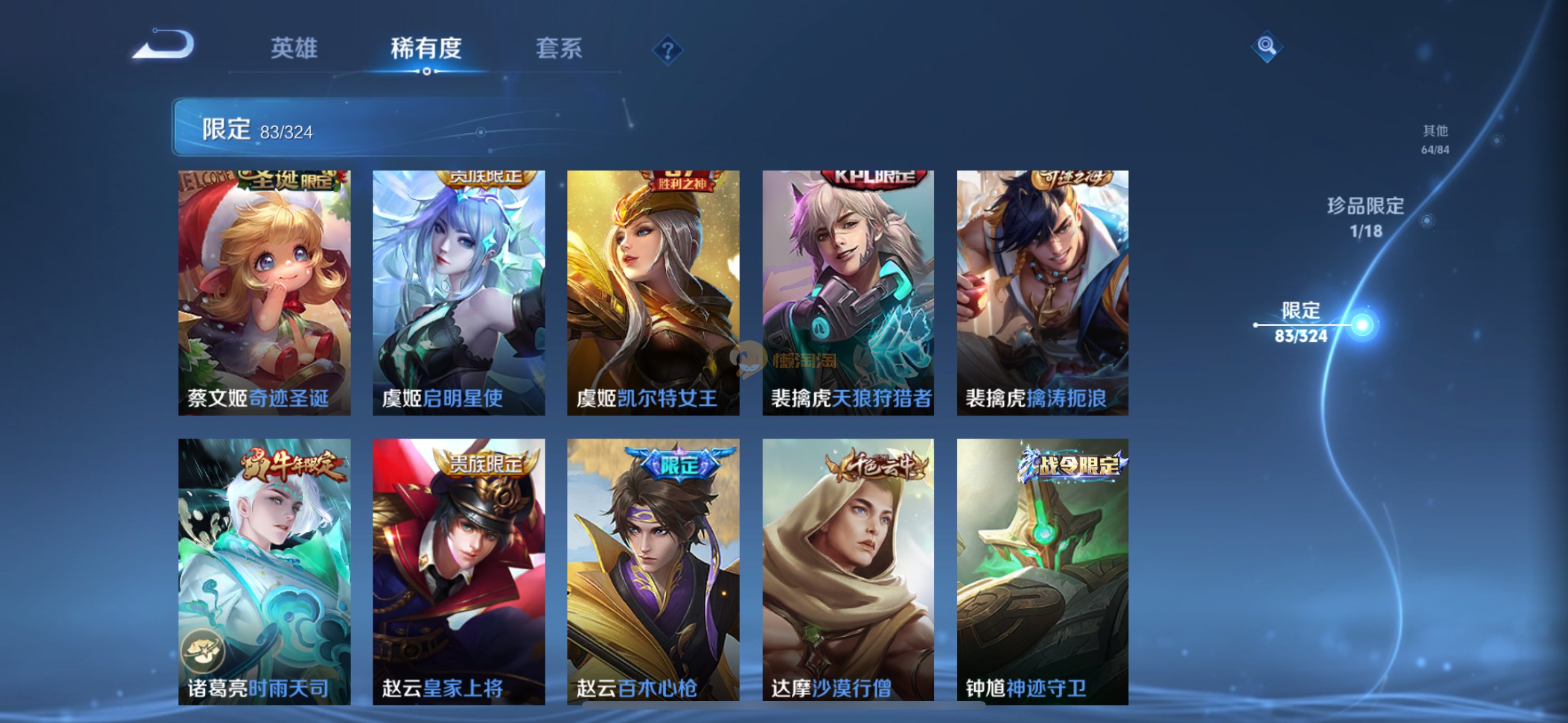Choose 虞姬 启明星使 skin card
The height and width of the screenshot is (723, 1568).
[458, 293]
